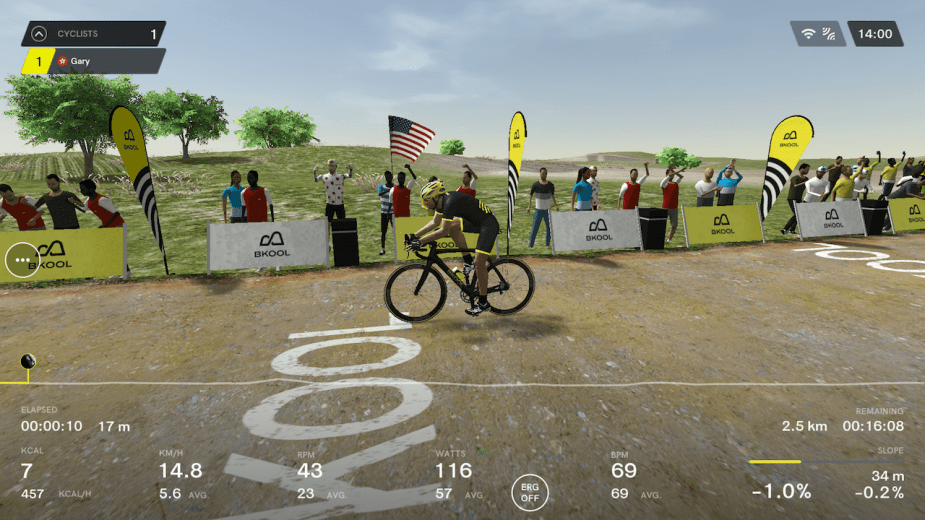
Task: Toggle the ERG OFF mode button
Action: pyautogui.click(x=530, y=492)
